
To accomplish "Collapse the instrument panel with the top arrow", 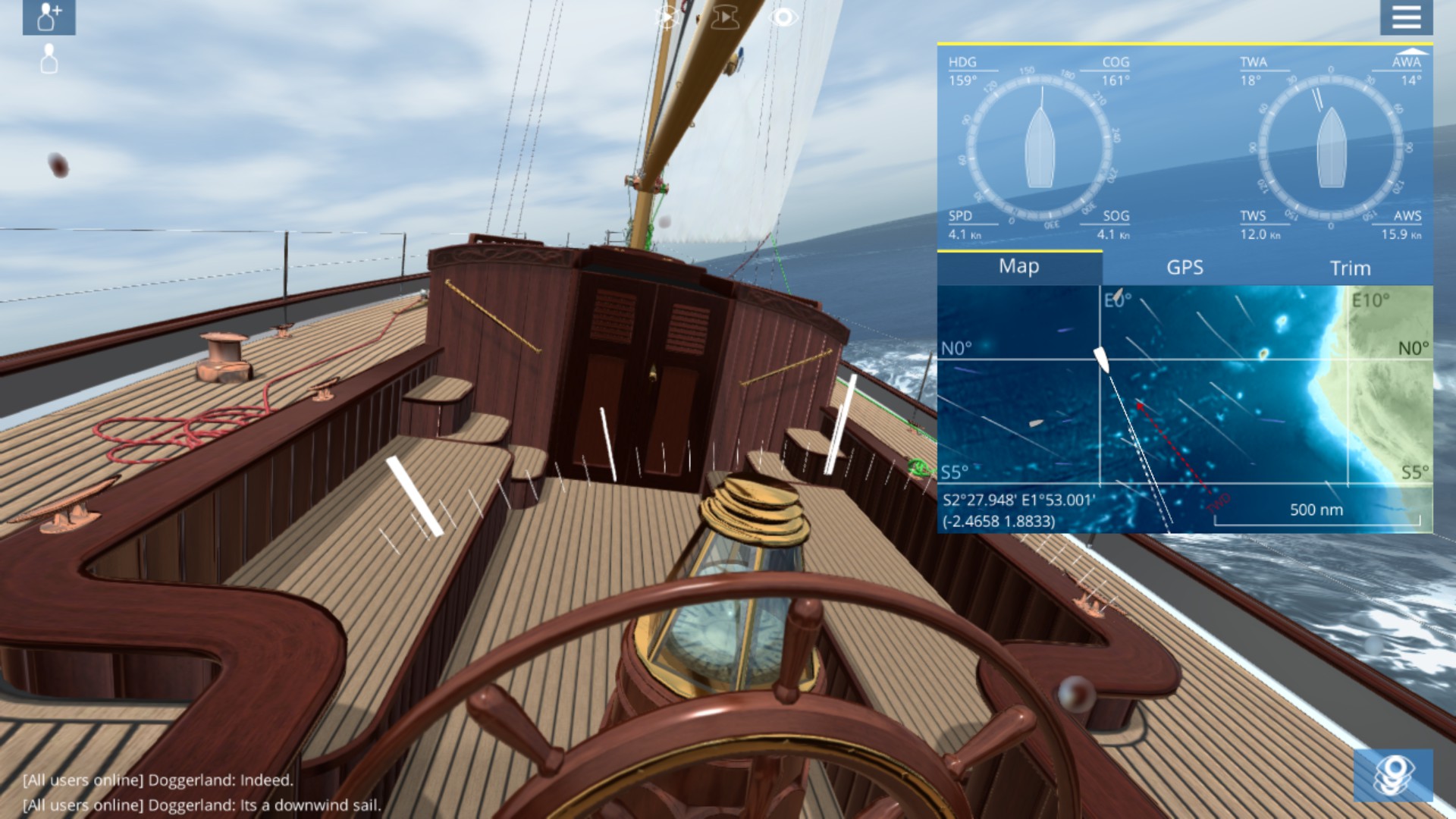I will coord(1412,52).
